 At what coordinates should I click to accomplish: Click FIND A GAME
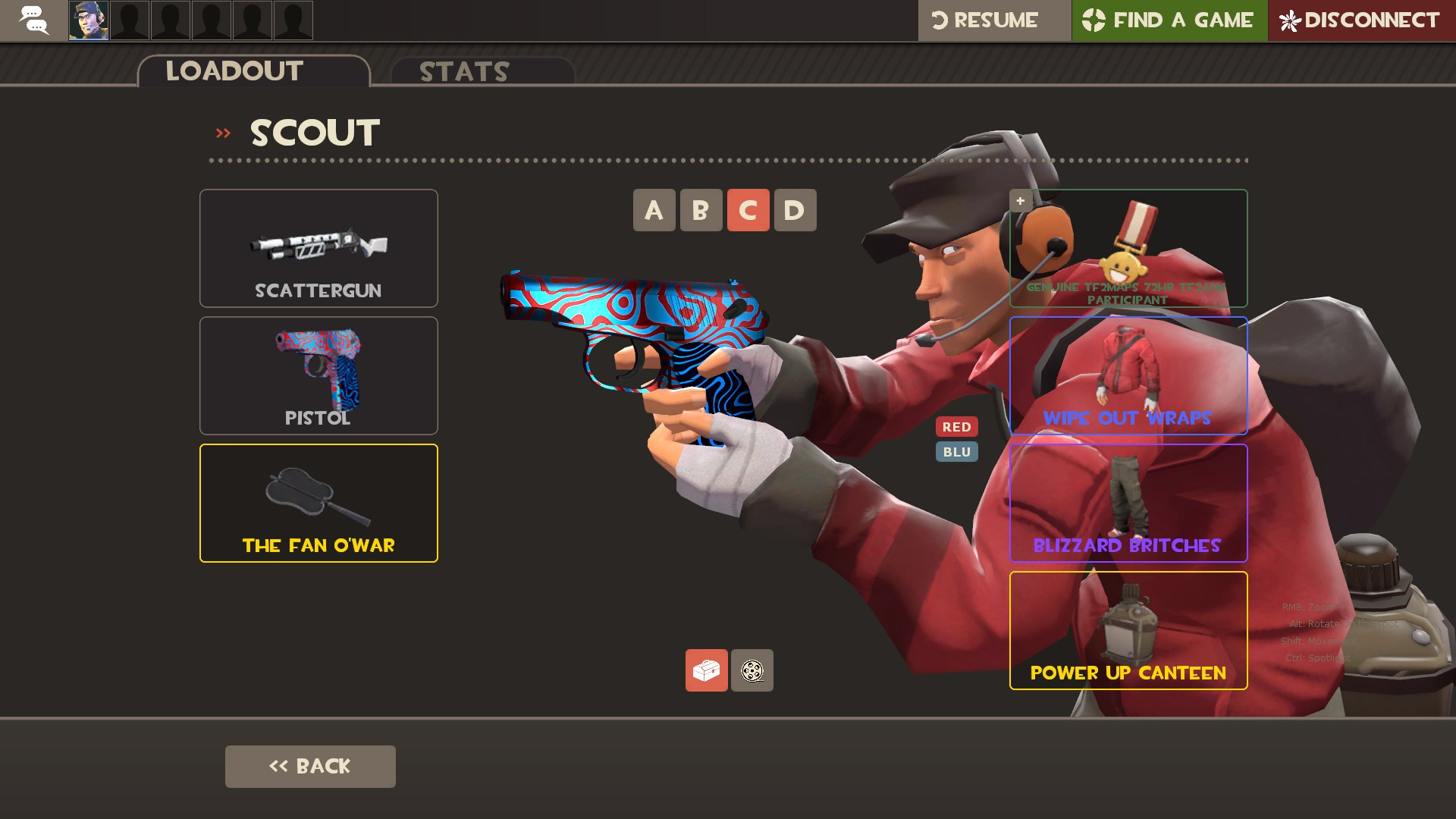pyautogui.click(x=1169, y=20)
